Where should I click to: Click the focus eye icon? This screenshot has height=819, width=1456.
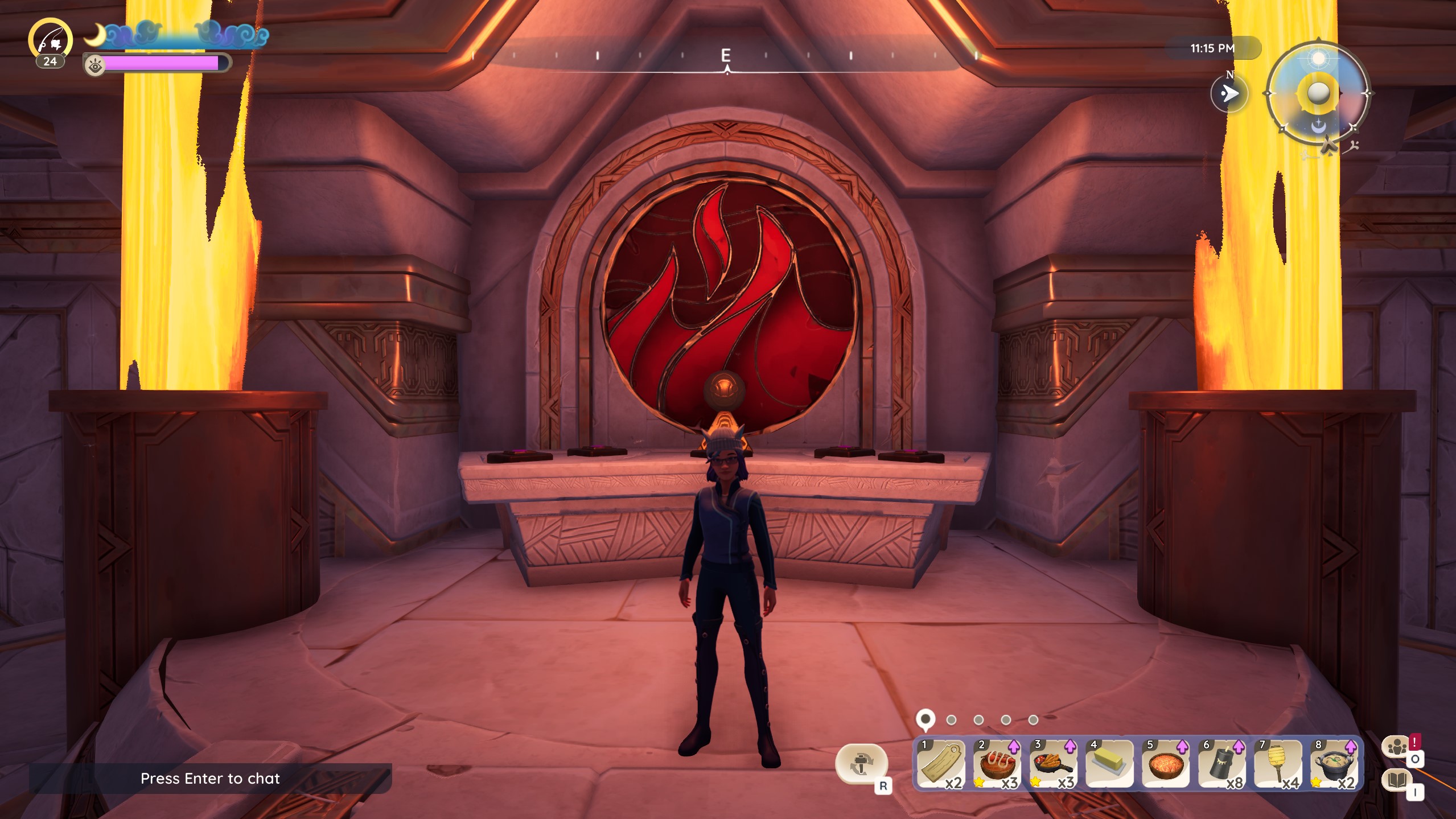pyautogui.click(x=95, y=67)
